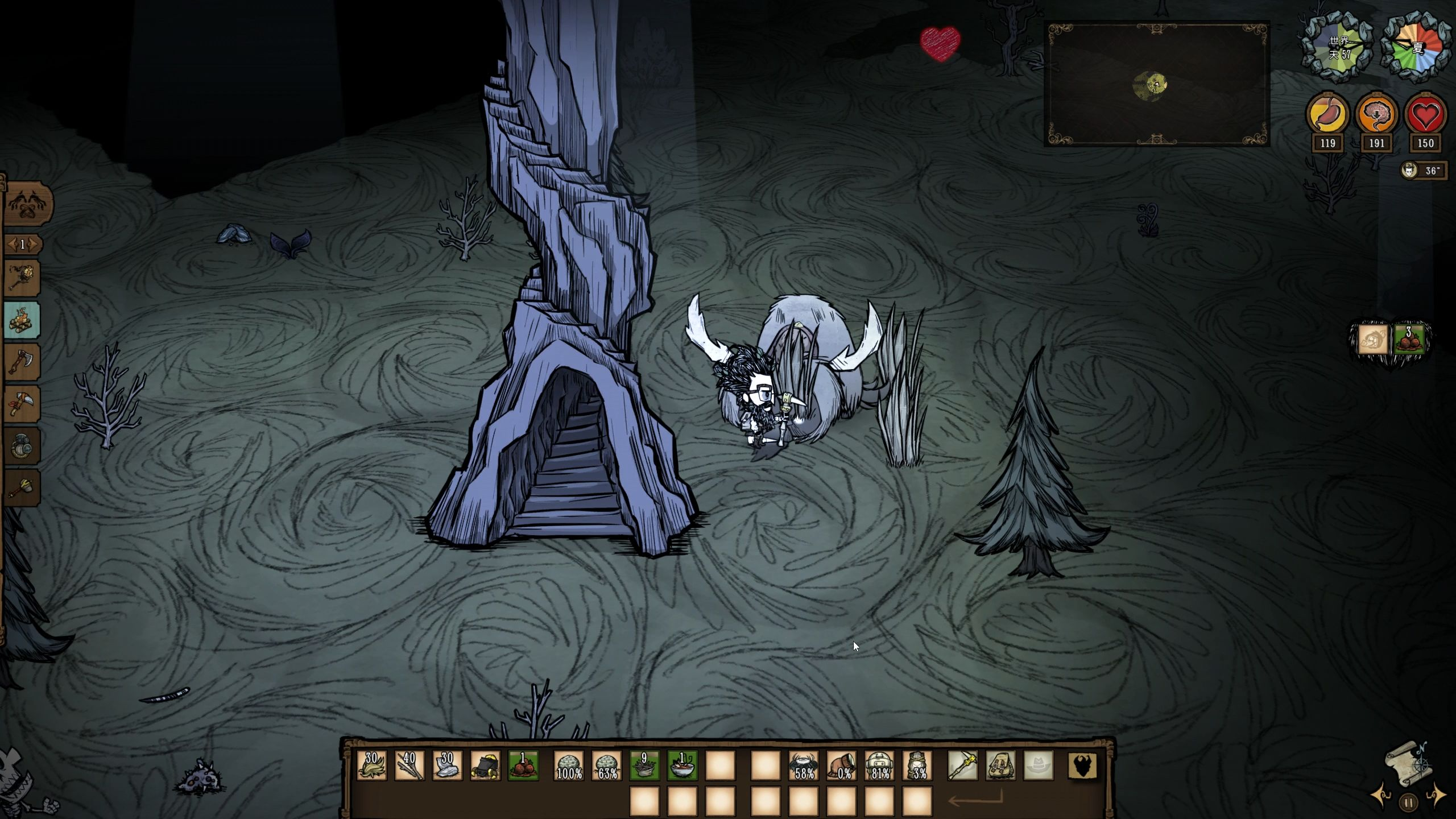This screenshot has width=1456, height=819.
Task: Select the miner hat inventory slot
Action: click(485, 766)
